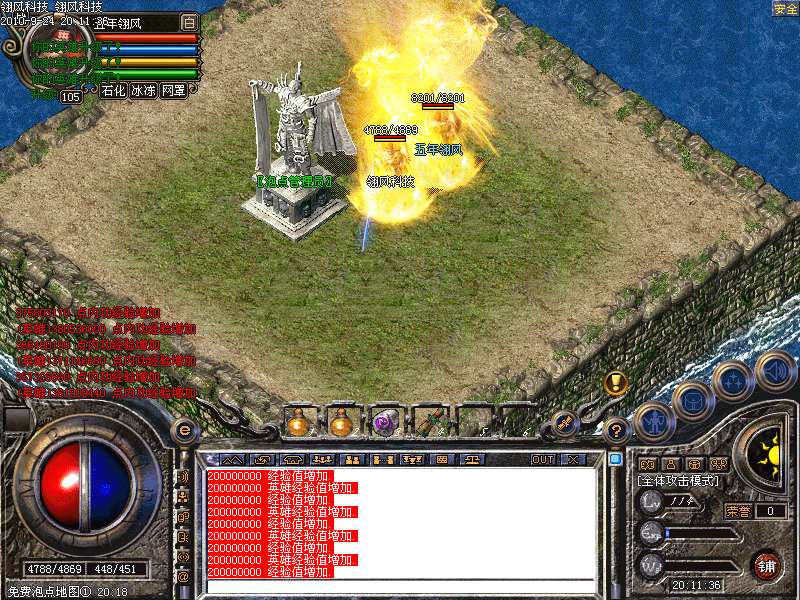This screenshot has height=600, width=800.
Task: Close the chat panel with X
Action: point(573,459)
